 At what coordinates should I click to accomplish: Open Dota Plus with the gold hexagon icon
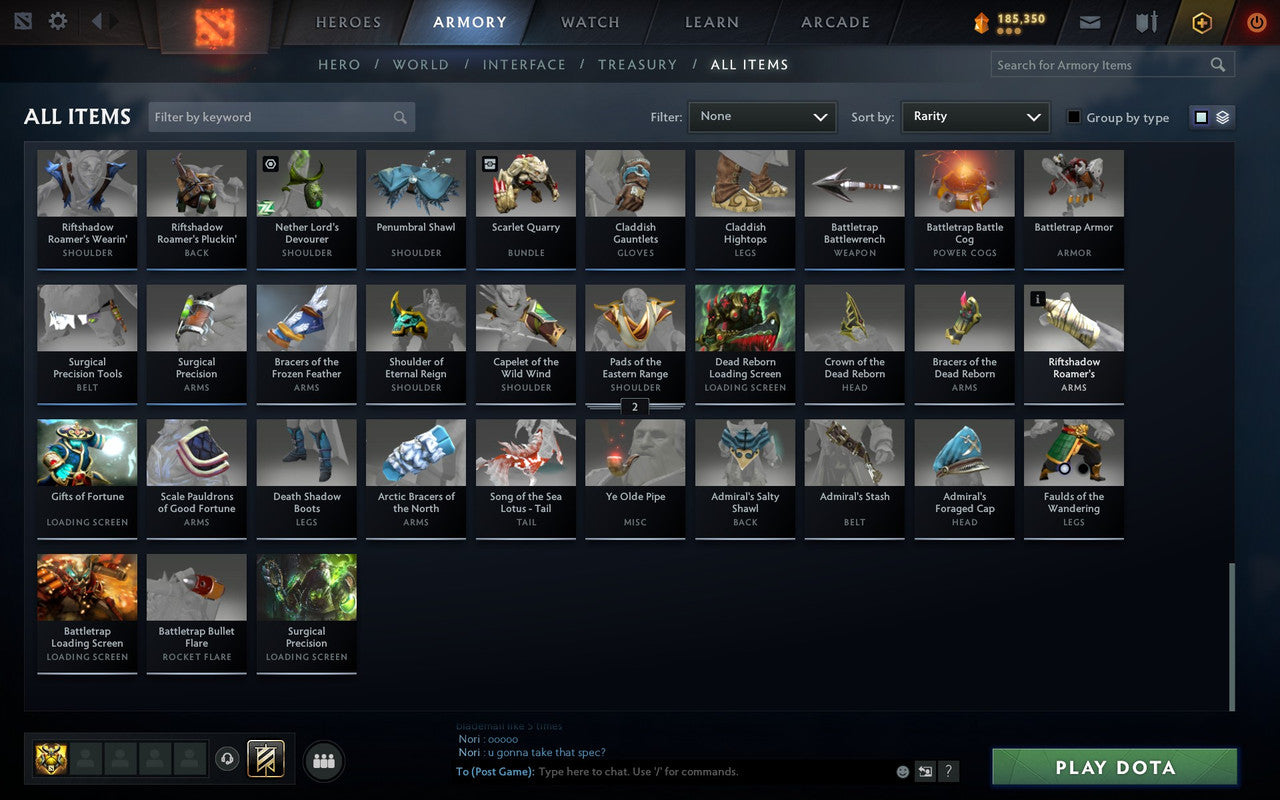[x=1201, y=22]
